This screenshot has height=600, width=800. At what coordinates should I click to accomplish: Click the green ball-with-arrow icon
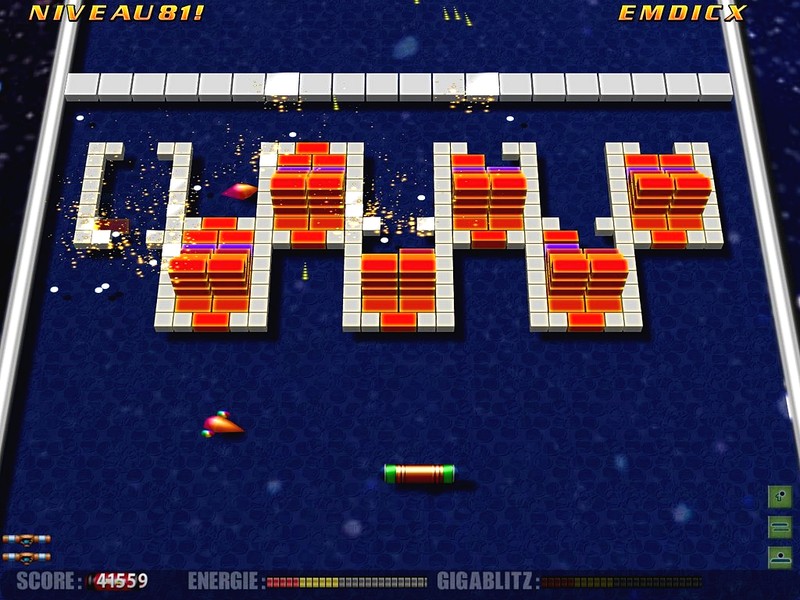(x=780, y=495)
